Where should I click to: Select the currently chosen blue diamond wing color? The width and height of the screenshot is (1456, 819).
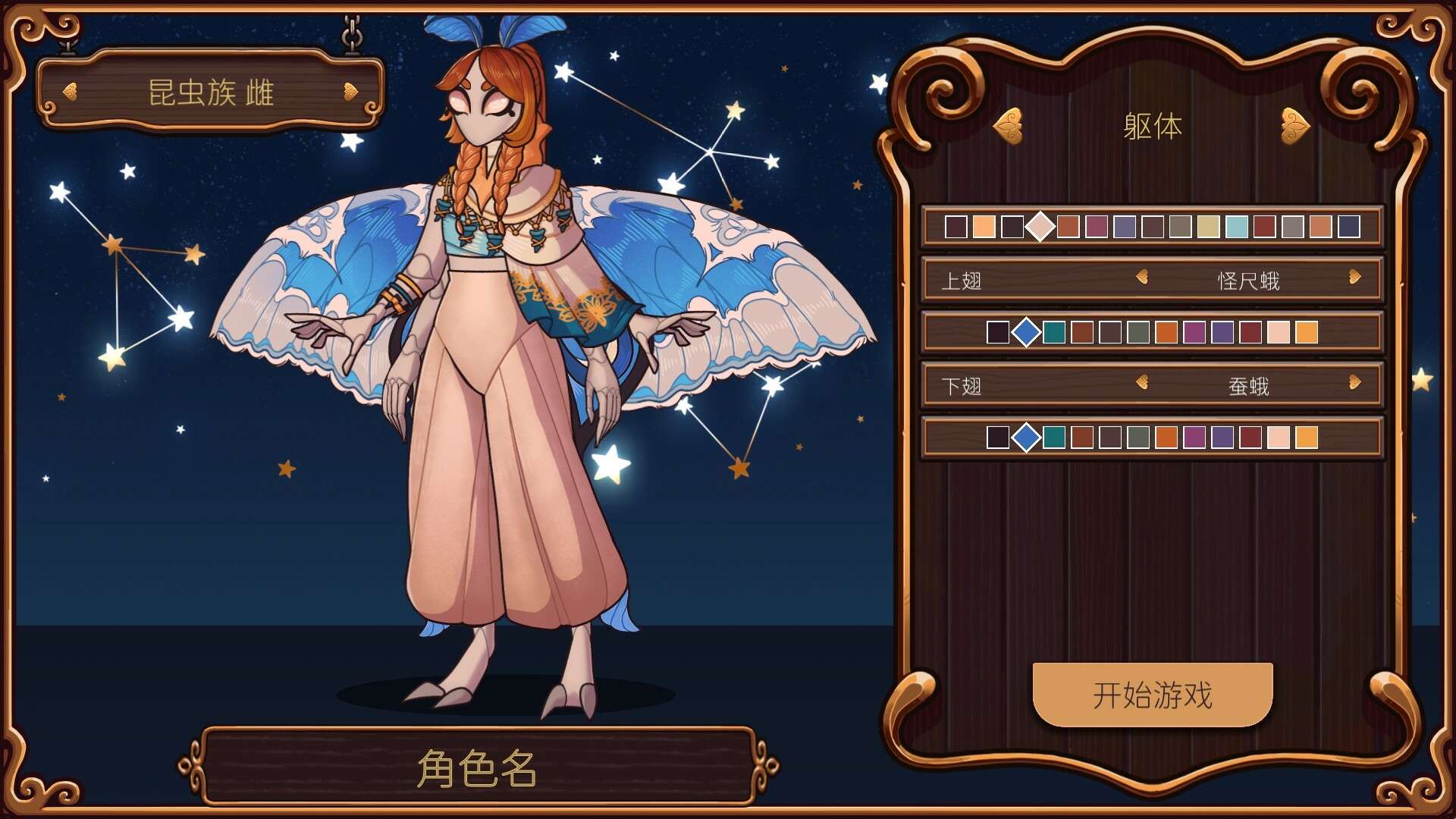click(1028, 331)
